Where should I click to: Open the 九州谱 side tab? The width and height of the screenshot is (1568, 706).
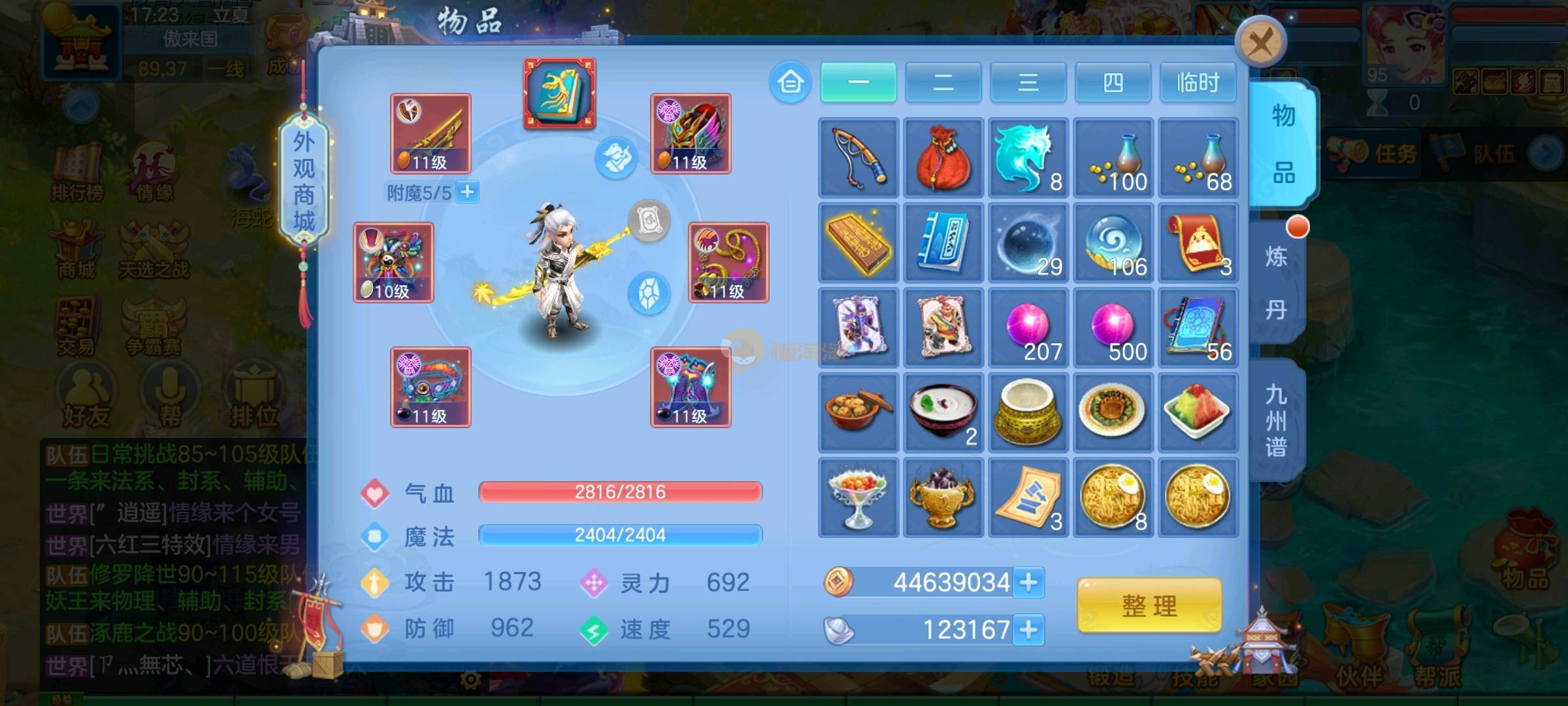pos(1276,421)
